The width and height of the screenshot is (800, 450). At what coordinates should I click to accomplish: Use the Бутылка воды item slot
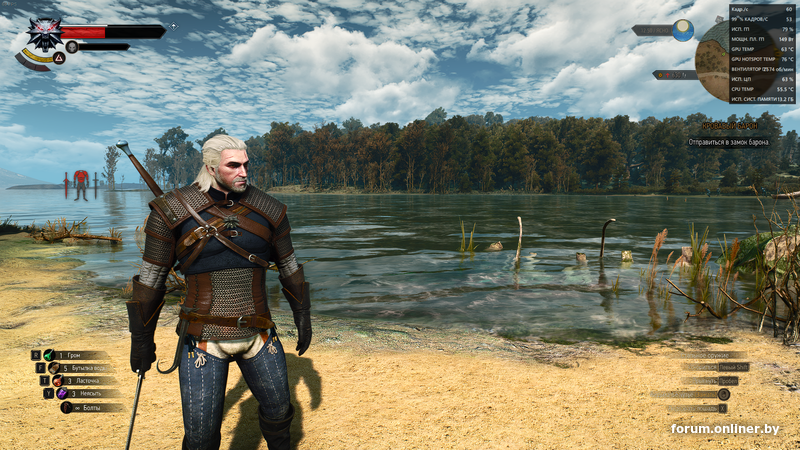pyautogui.click(x=54, y=368)
